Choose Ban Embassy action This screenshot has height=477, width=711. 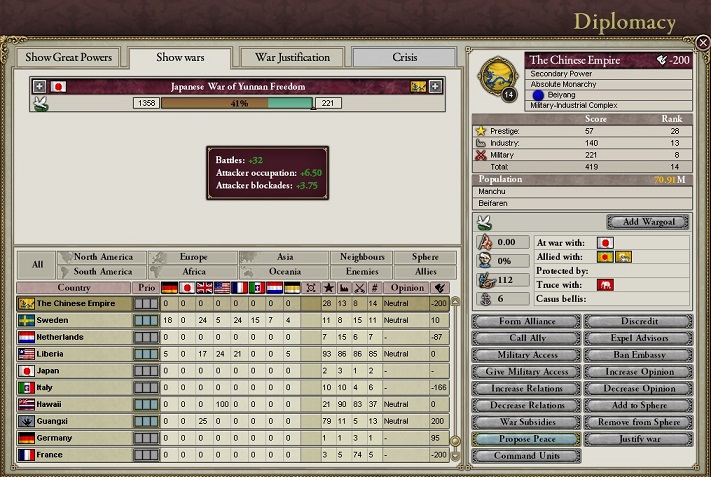click(x=638, y=355)
